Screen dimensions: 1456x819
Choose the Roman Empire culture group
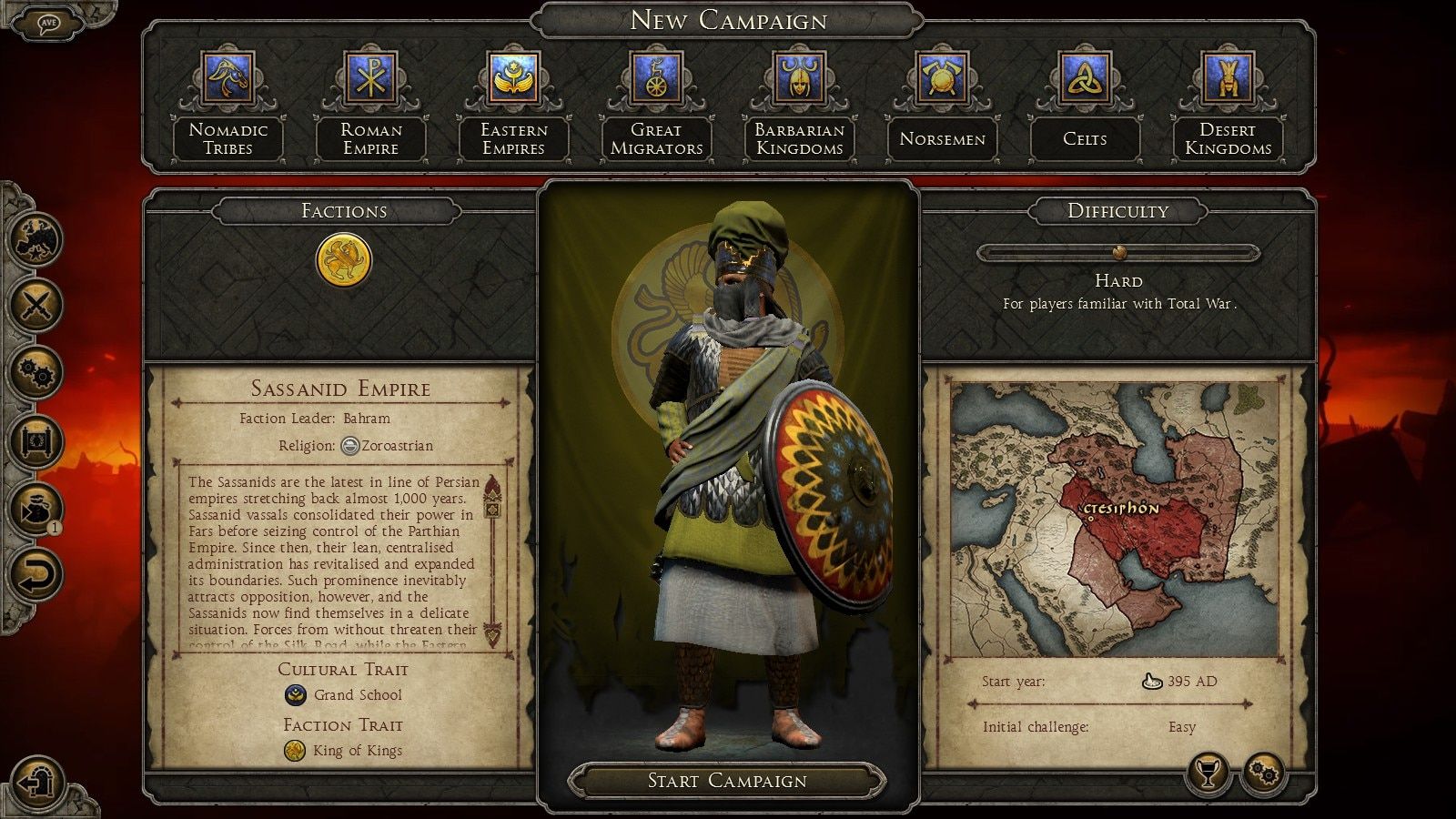click(370, 77)
